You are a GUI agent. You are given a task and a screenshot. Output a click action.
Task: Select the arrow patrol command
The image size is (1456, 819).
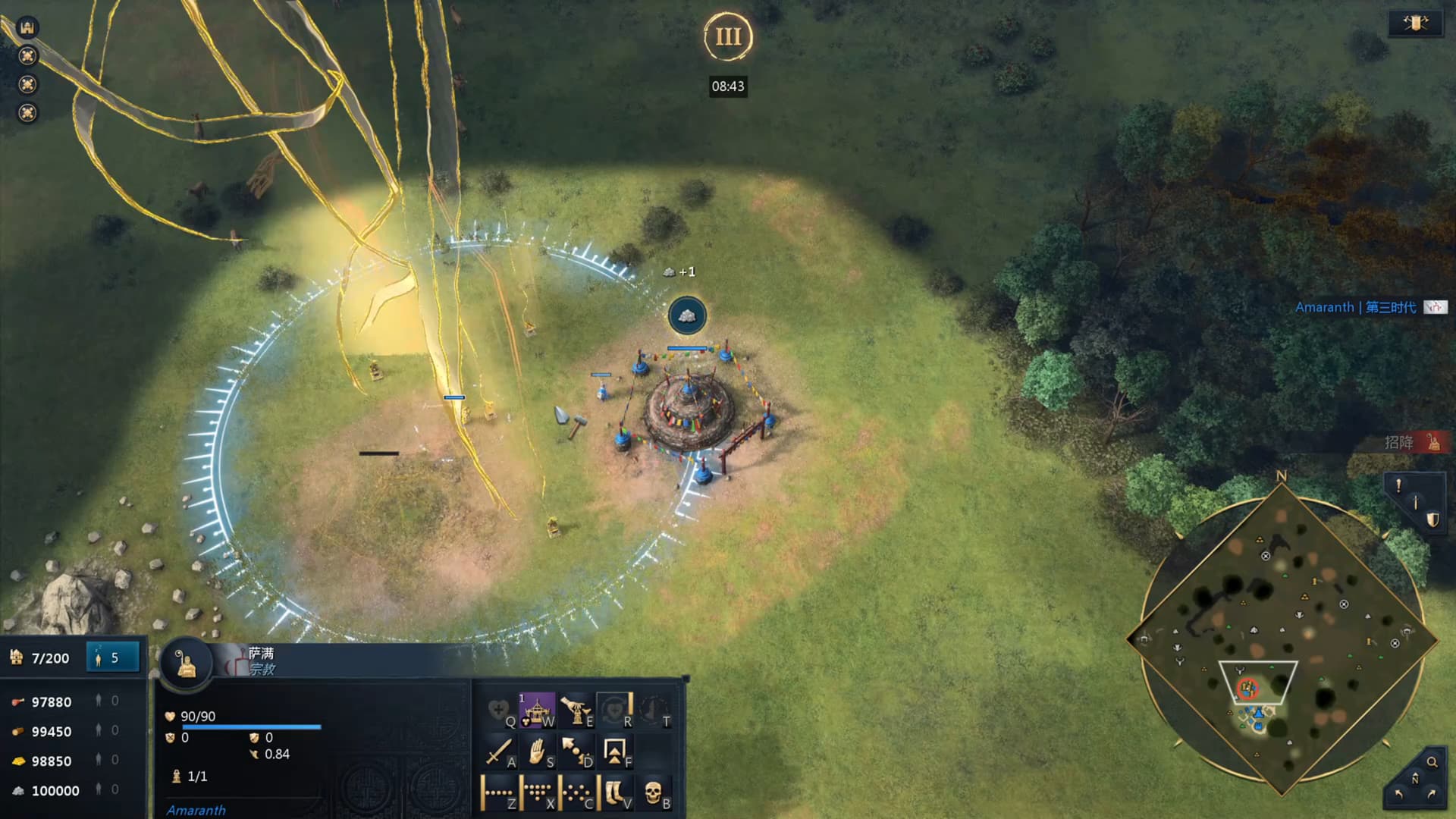tap(576, 752)
